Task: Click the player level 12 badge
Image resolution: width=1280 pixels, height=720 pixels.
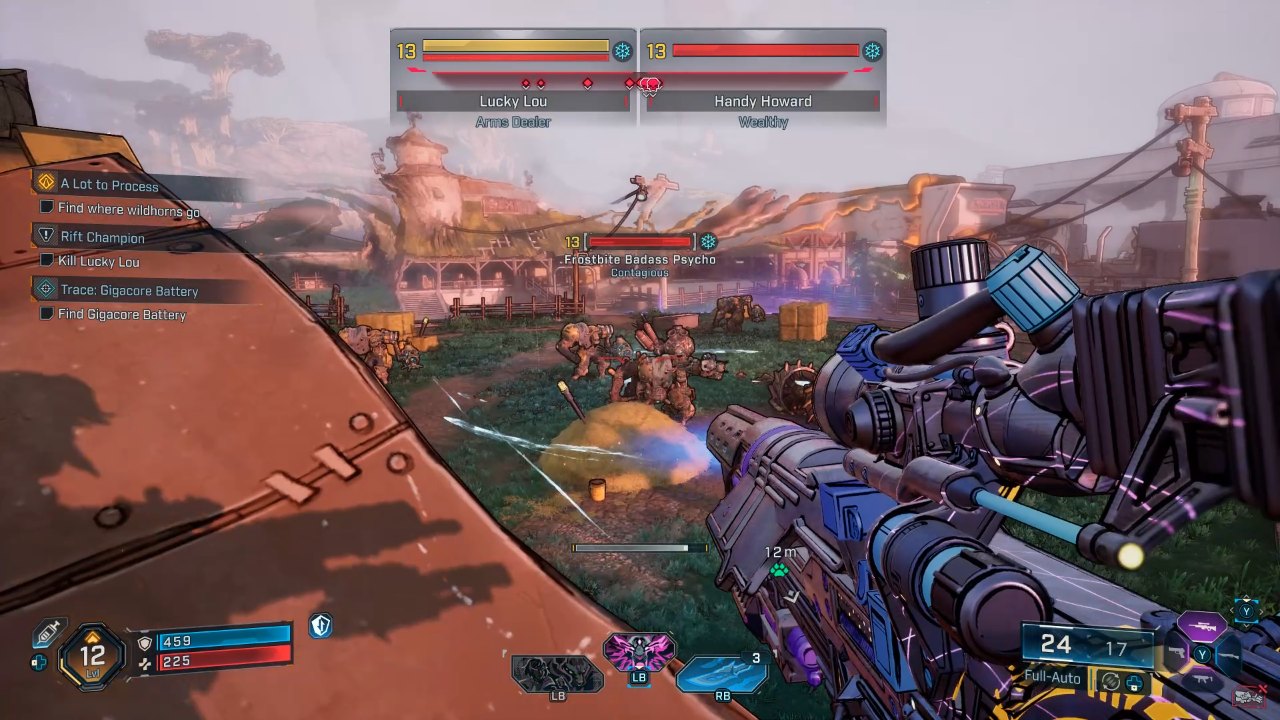Action: pos(92,657)
